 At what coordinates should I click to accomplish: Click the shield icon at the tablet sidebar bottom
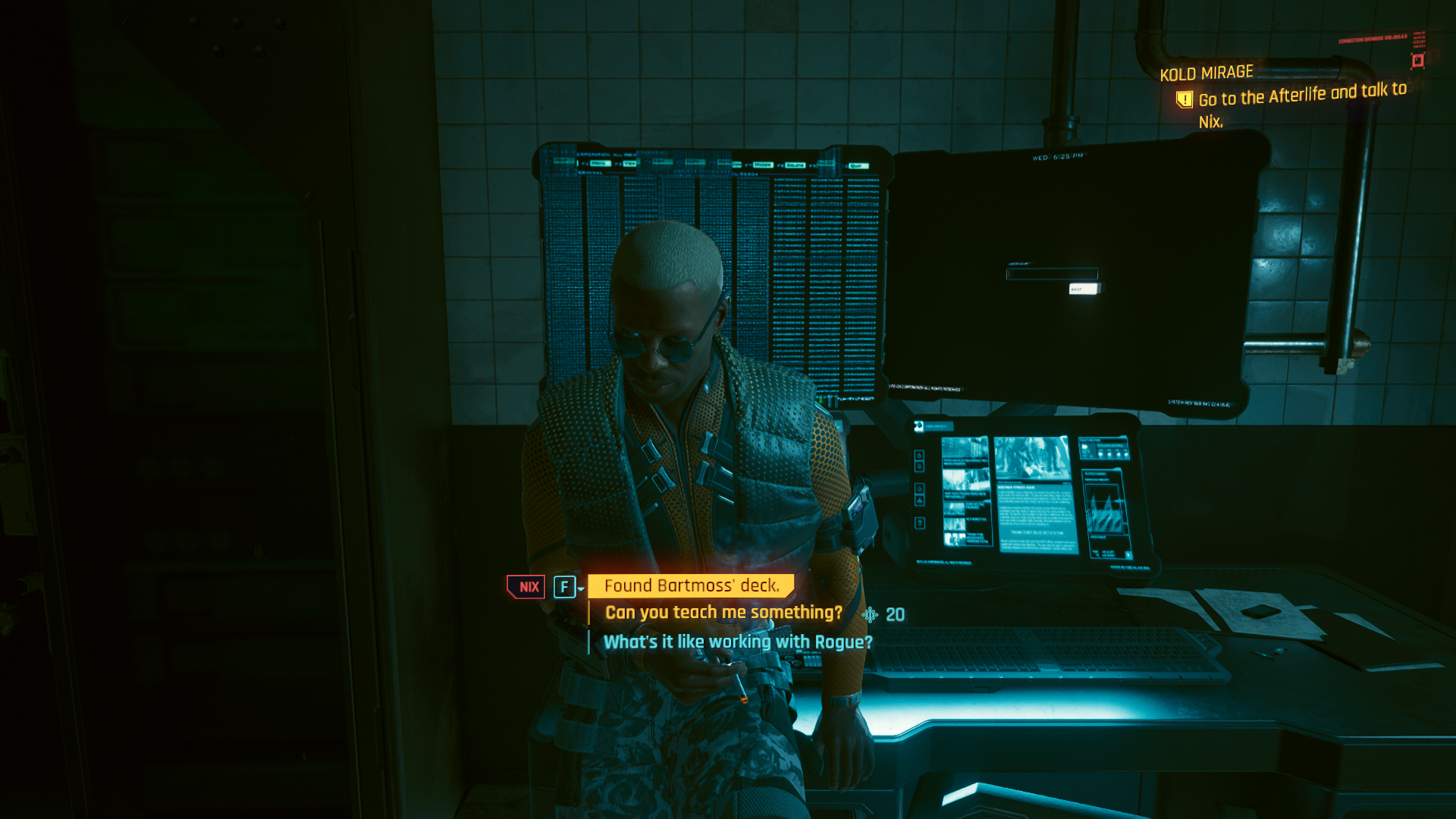(918, 522)
